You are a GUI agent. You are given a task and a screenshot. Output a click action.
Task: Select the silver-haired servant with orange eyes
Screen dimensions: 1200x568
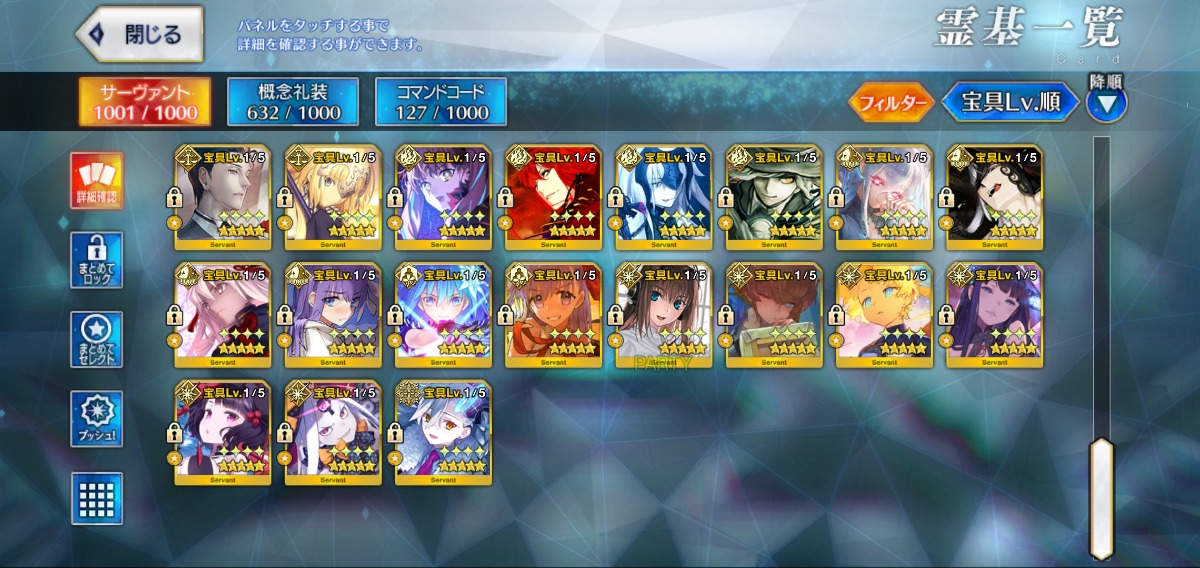[443, 431]
